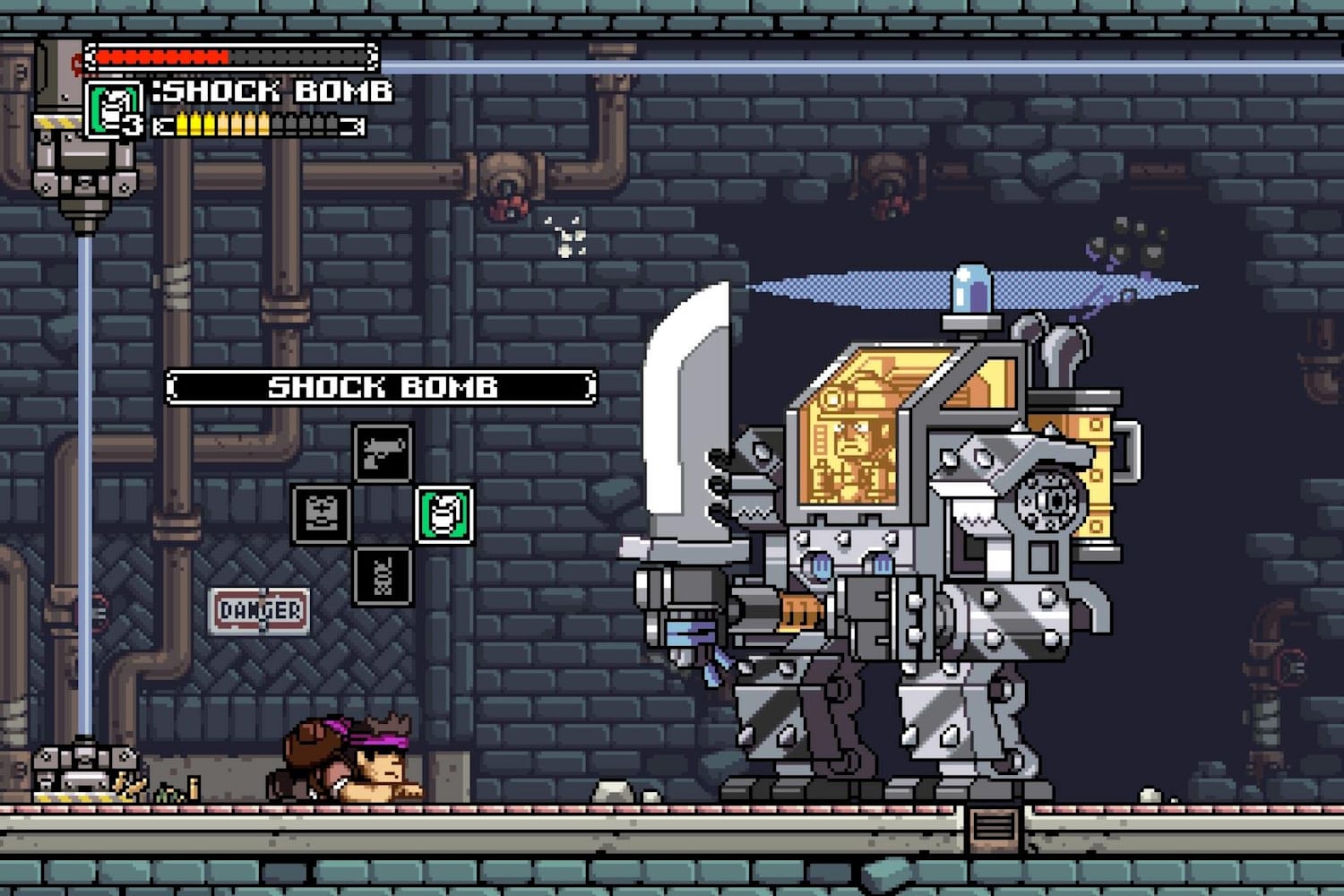Expand the SHOCK BOMB title banner
Viewport: 1344px width, 896px height.
coord(383,385)
